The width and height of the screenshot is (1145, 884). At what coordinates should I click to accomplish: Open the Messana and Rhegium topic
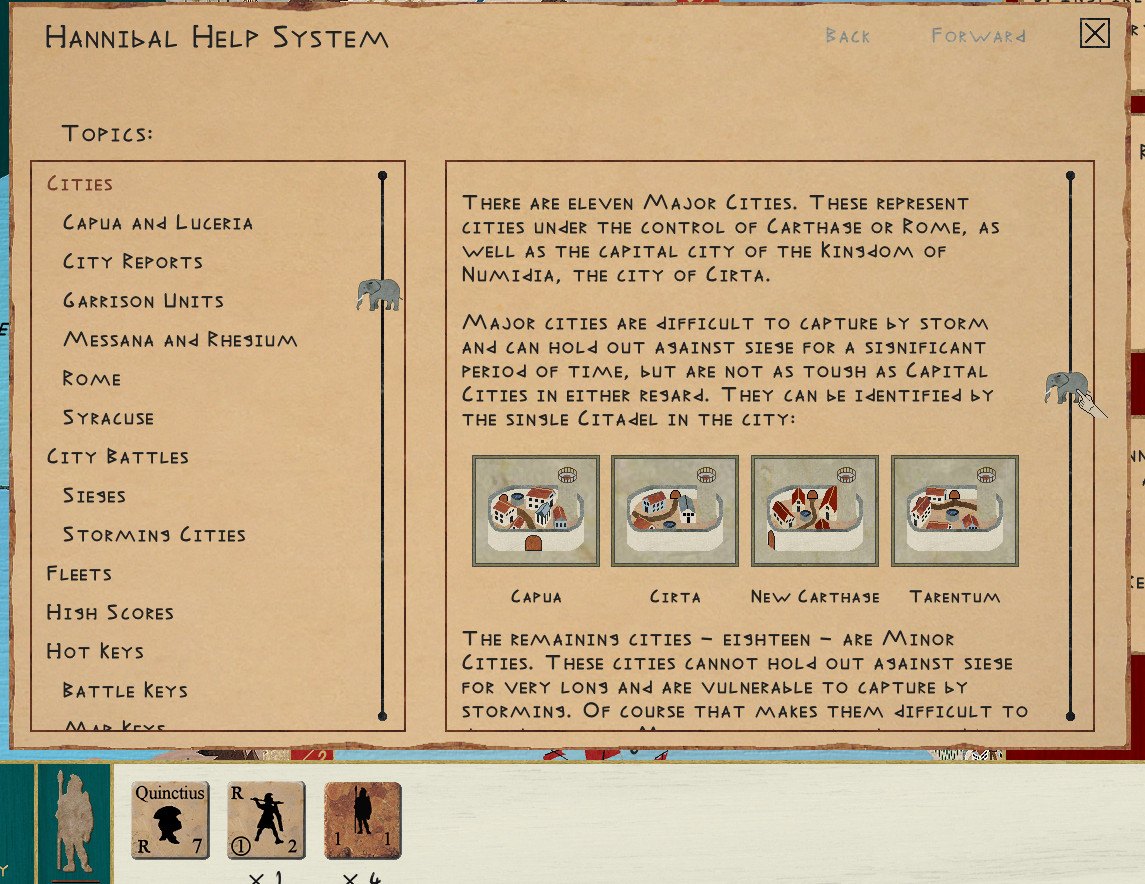pyautogui.click(x=180, y=340)
